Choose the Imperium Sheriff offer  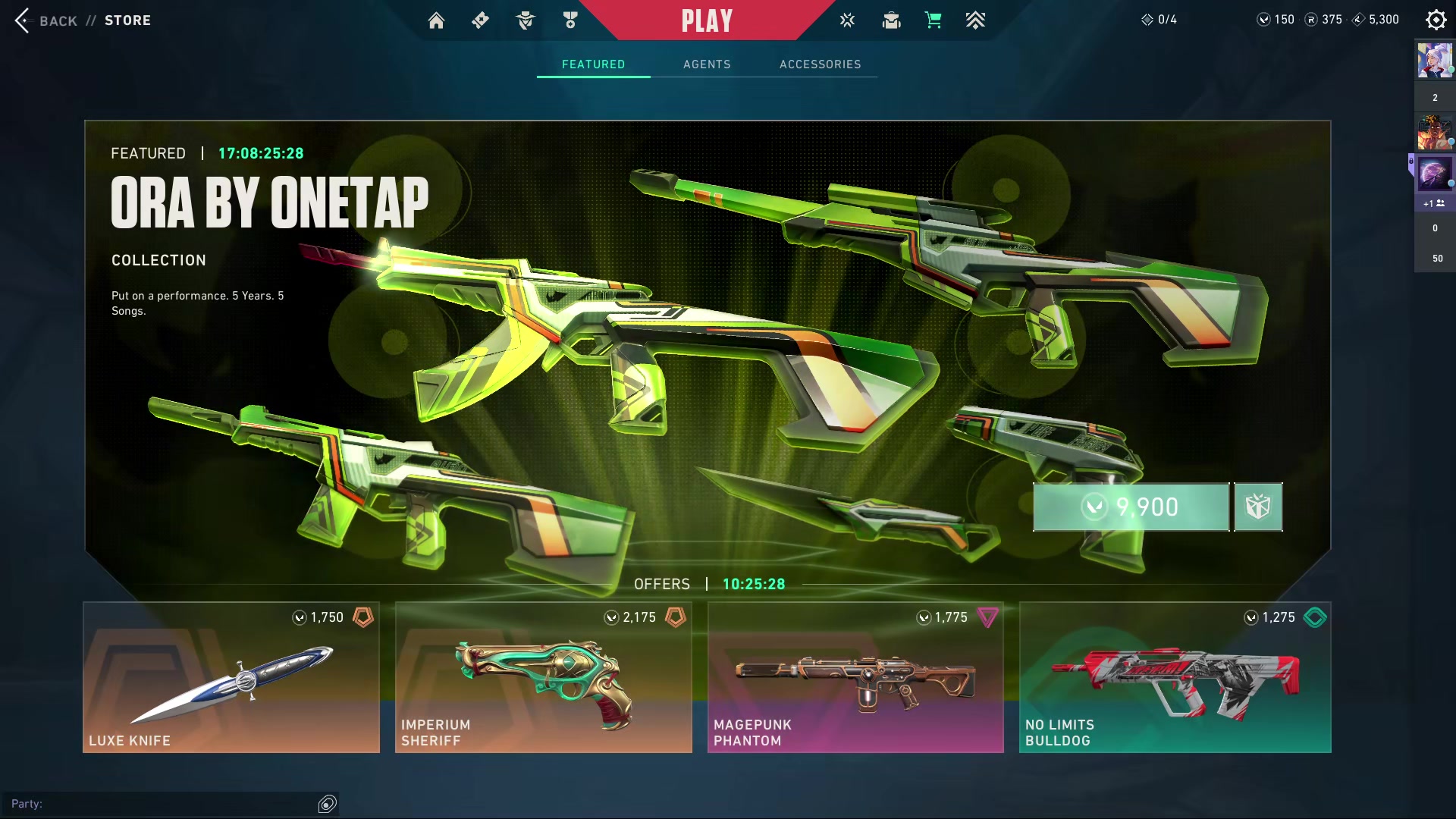[543, 677]
